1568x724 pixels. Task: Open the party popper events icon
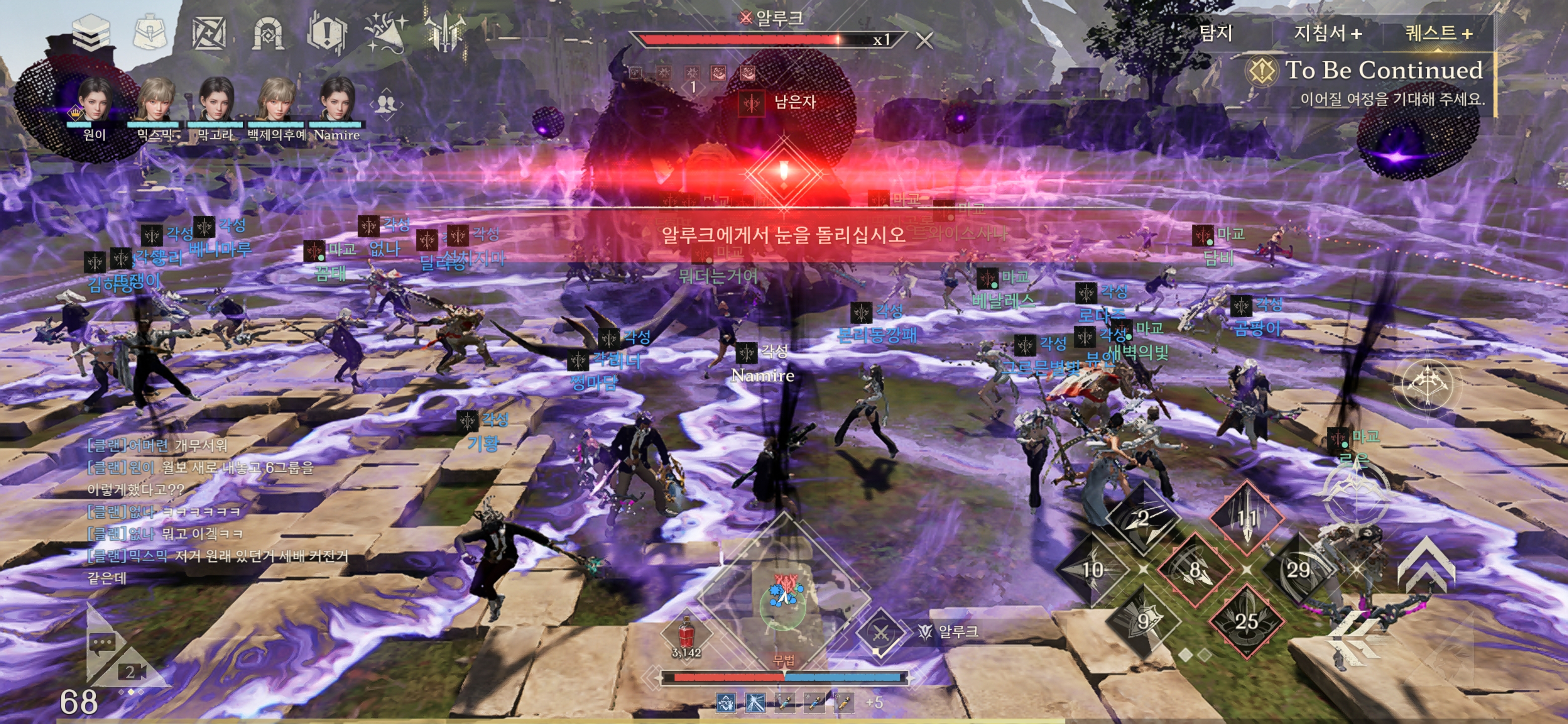(386, 32)
